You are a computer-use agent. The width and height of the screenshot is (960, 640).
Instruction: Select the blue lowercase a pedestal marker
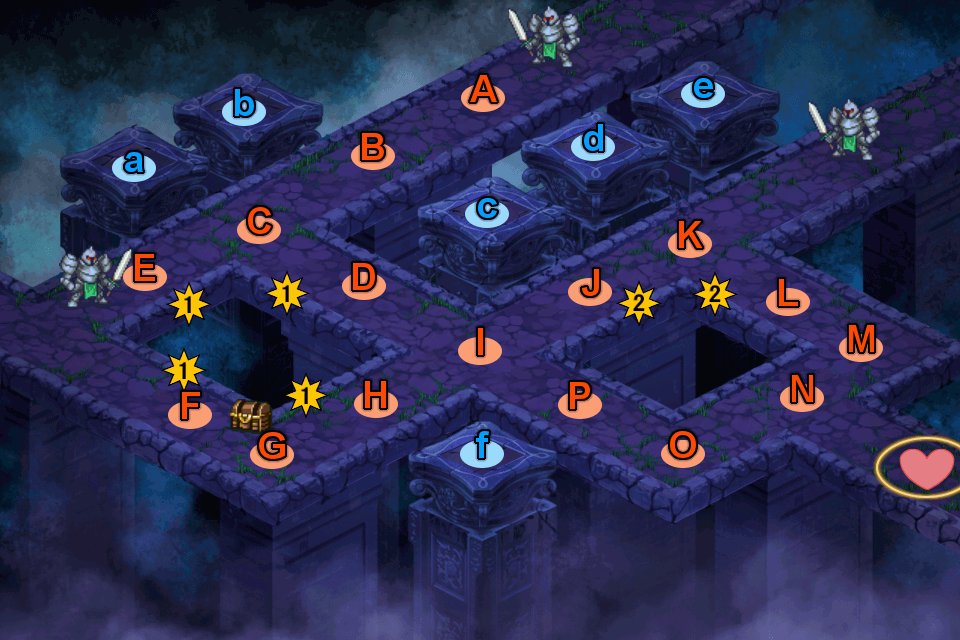tap(134, 164)
